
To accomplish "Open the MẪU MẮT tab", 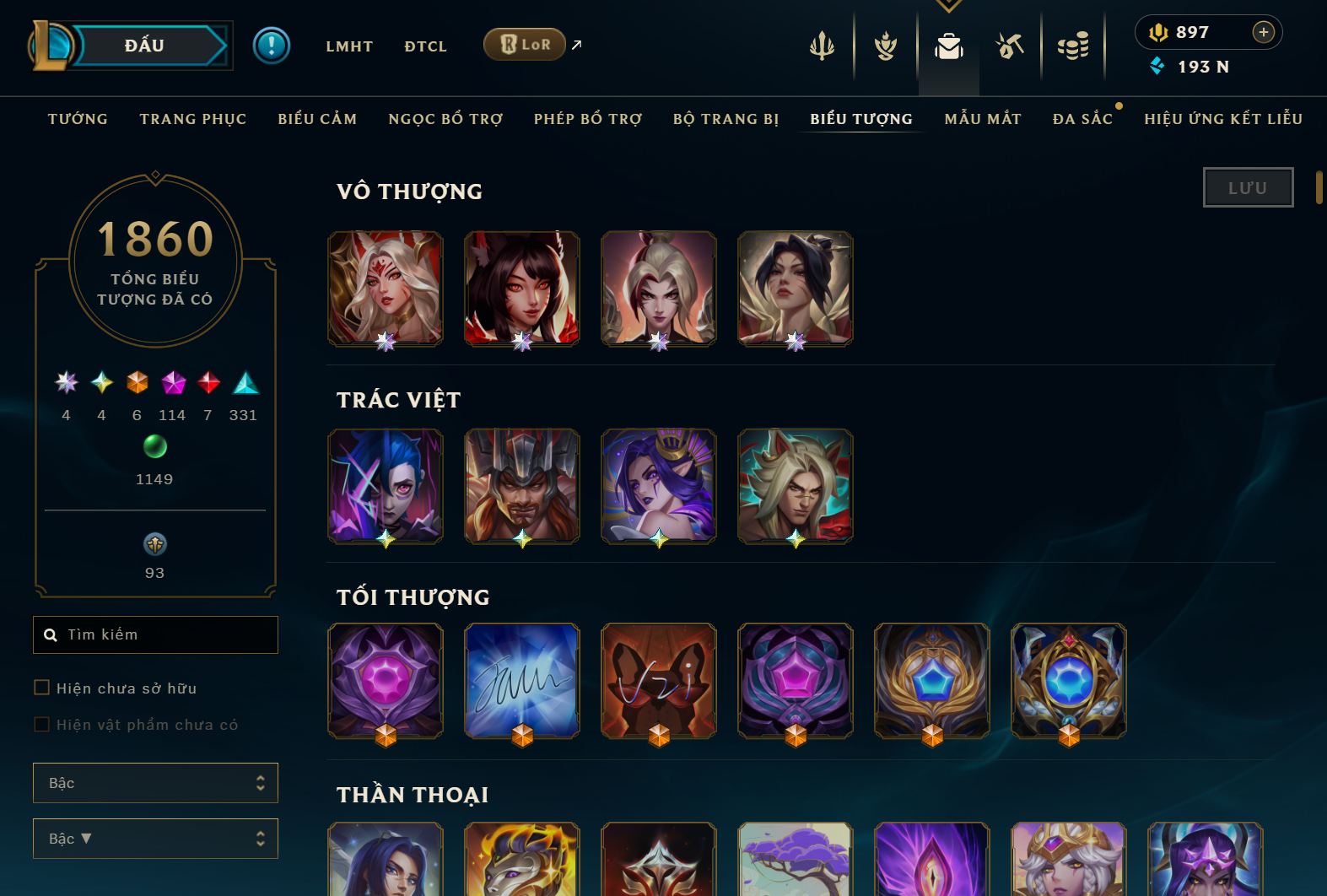I will (983, 119).
